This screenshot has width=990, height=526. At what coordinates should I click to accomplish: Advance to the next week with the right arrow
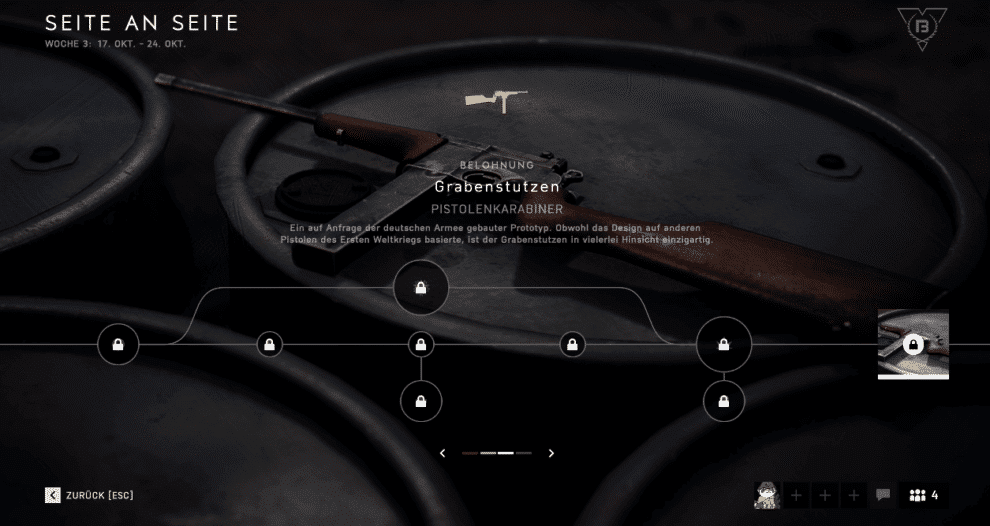pyautogui.click(x=551, y=453)
